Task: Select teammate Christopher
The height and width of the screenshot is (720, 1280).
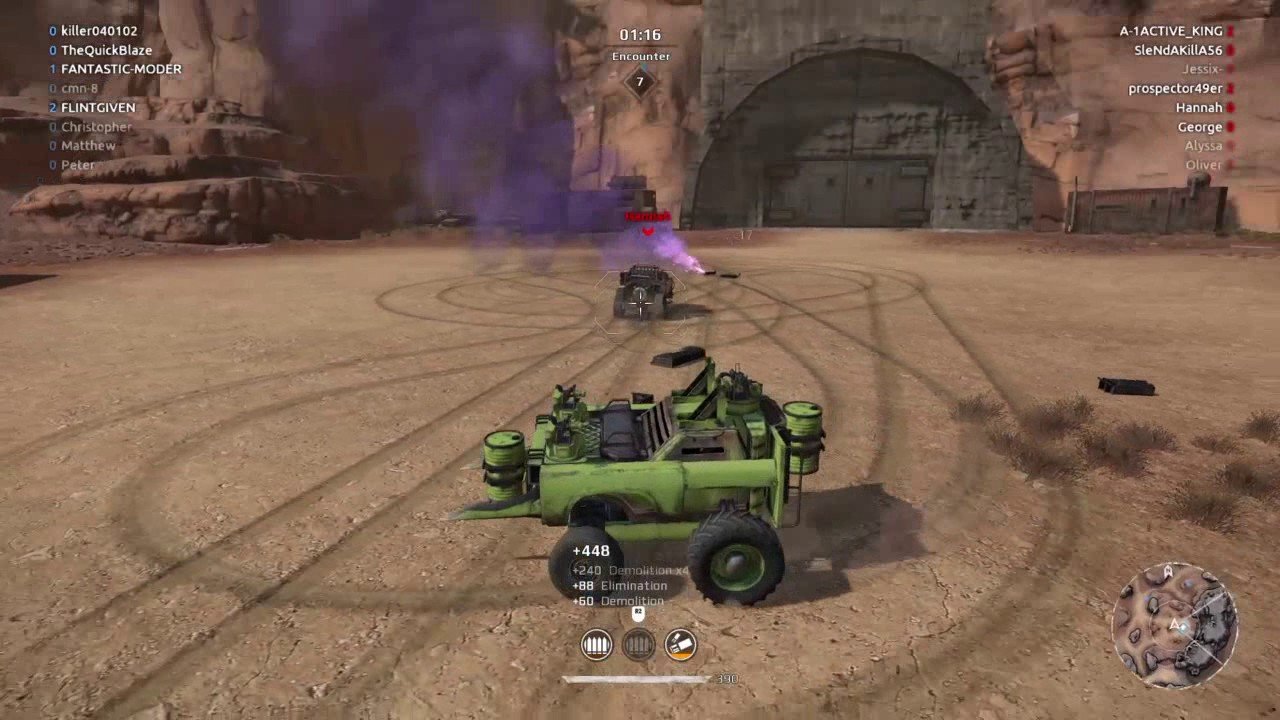Action: click(96, 127)
